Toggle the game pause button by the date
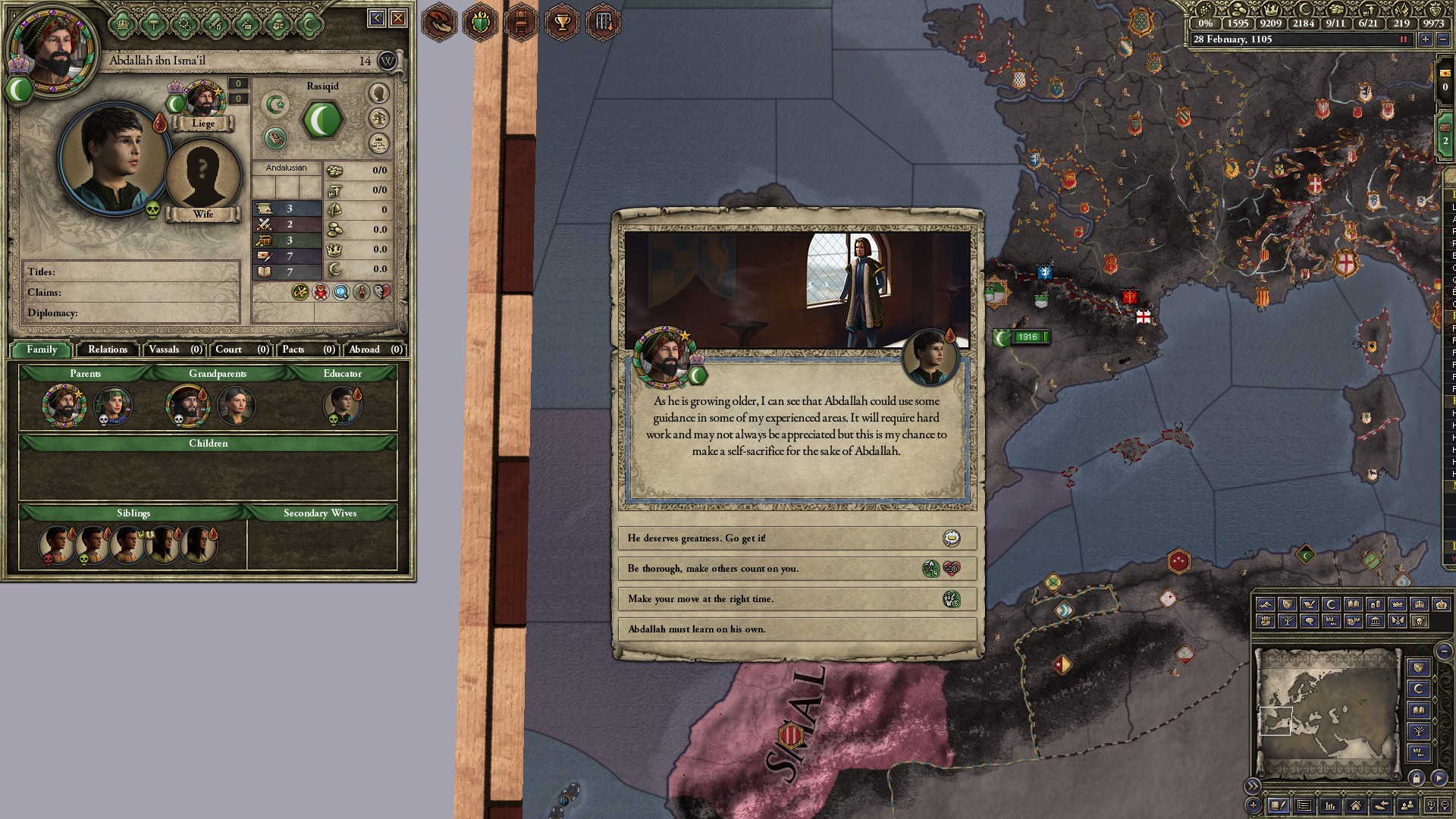This screenshot has width=1456, height=819. [x=1403, y=39]
